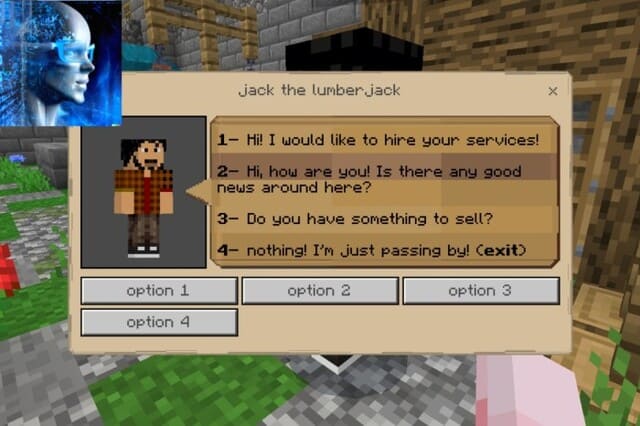Screen dimensions: 640x426
Task: Pick "option 4" to exit dialogue
Action: (x=159, y=323)
